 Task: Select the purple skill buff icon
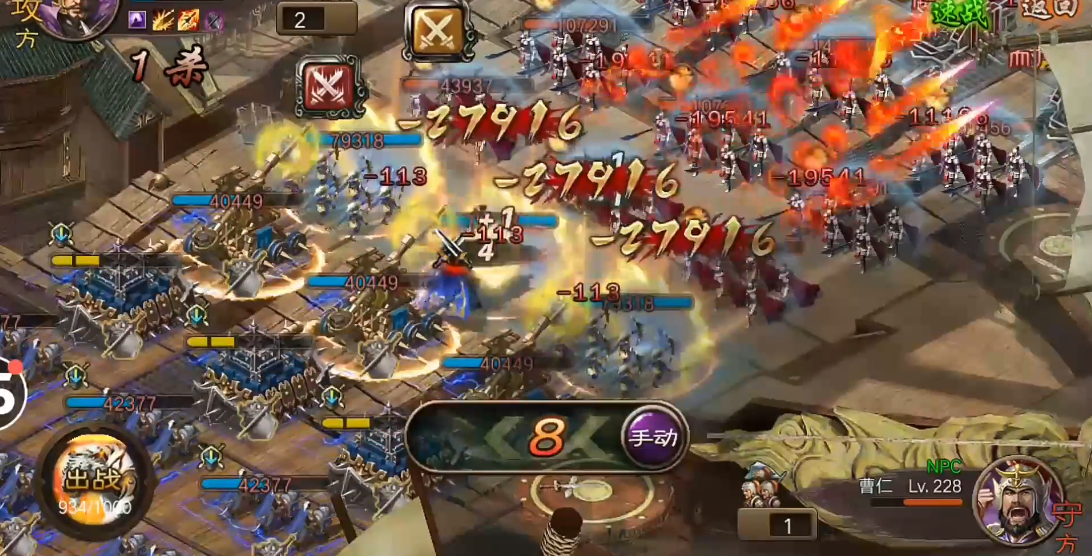[x=138, y=19]
